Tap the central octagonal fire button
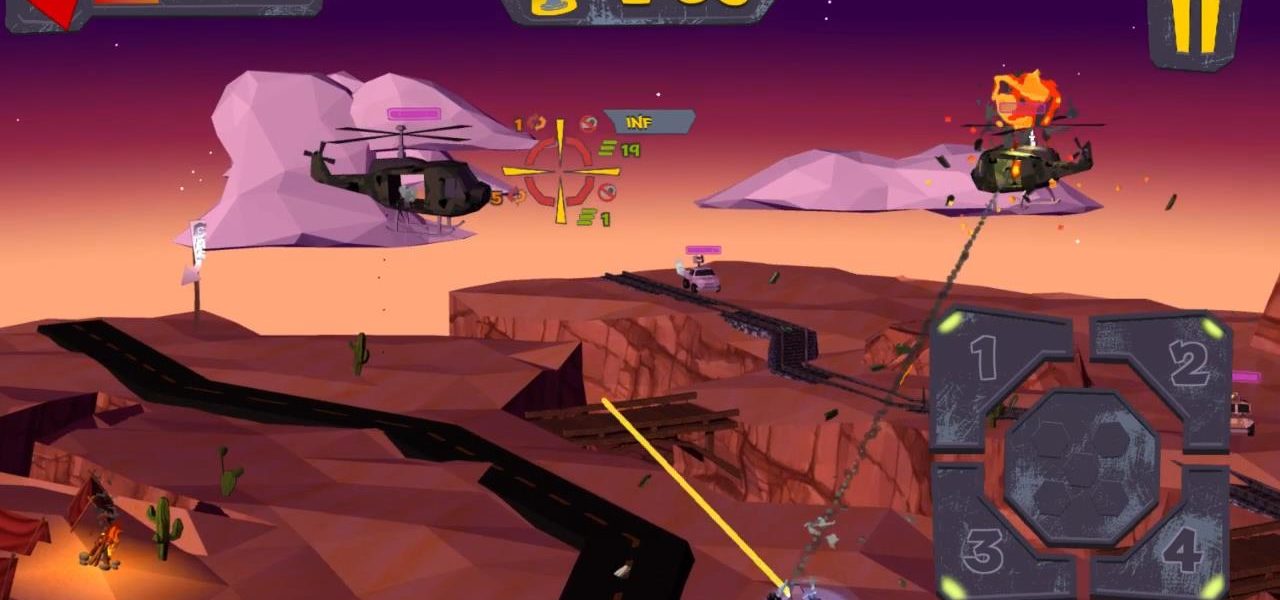The image size is (1280, 600). pos(1082,467)
